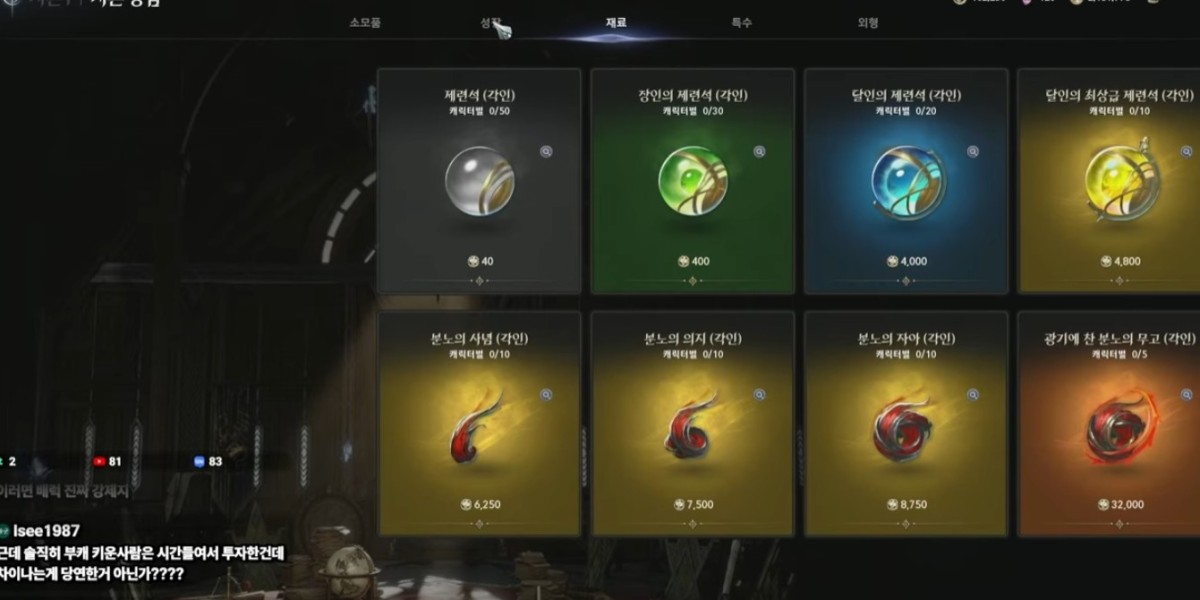Pick the 분노의 자아 (각인) card
Image resolution: width=1200 pixels, height=600 pixels.
(905, 423)
